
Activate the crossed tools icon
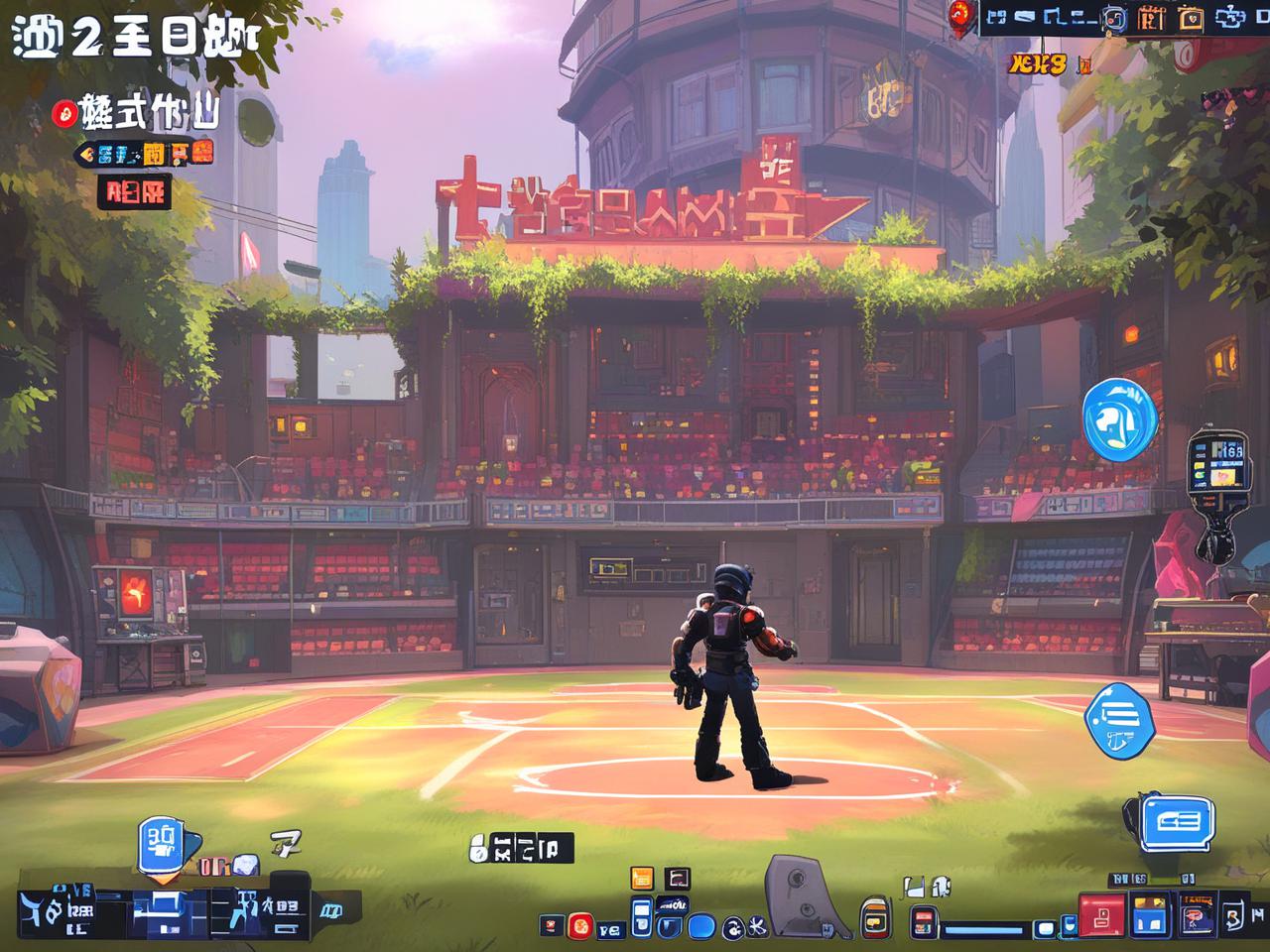[754, 927]
